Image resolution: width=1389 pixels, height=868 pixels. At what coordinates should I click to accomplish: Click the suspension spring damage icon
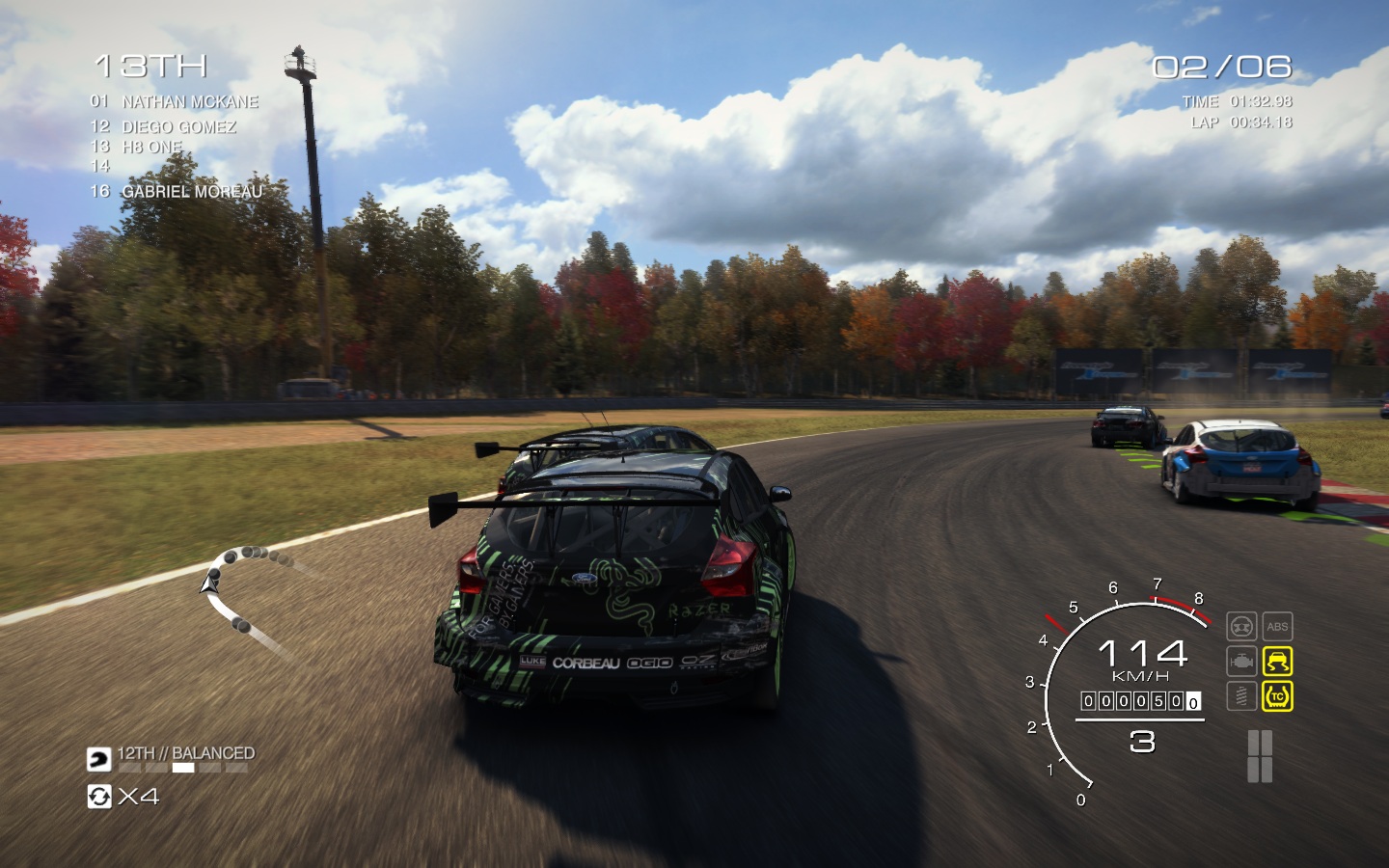point(1241,695)
